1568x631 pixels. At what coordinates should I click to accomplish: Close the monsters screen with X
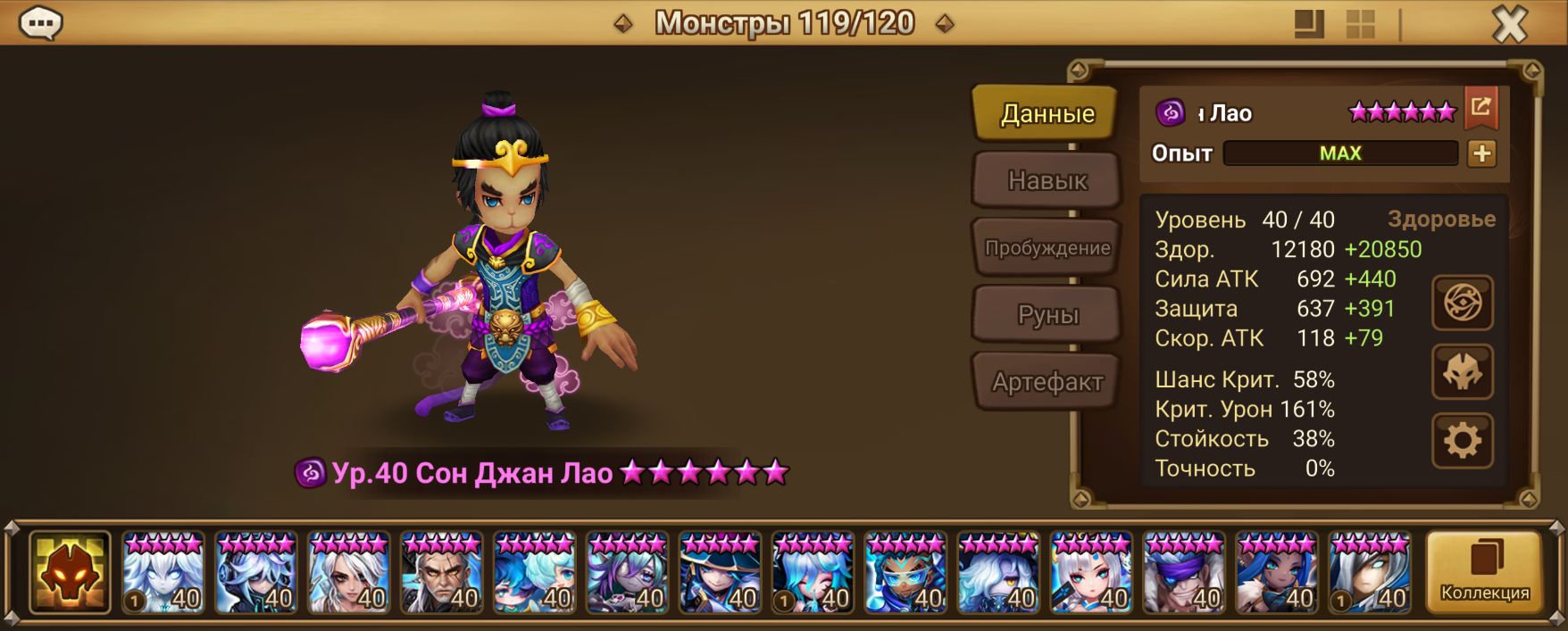1510,25
